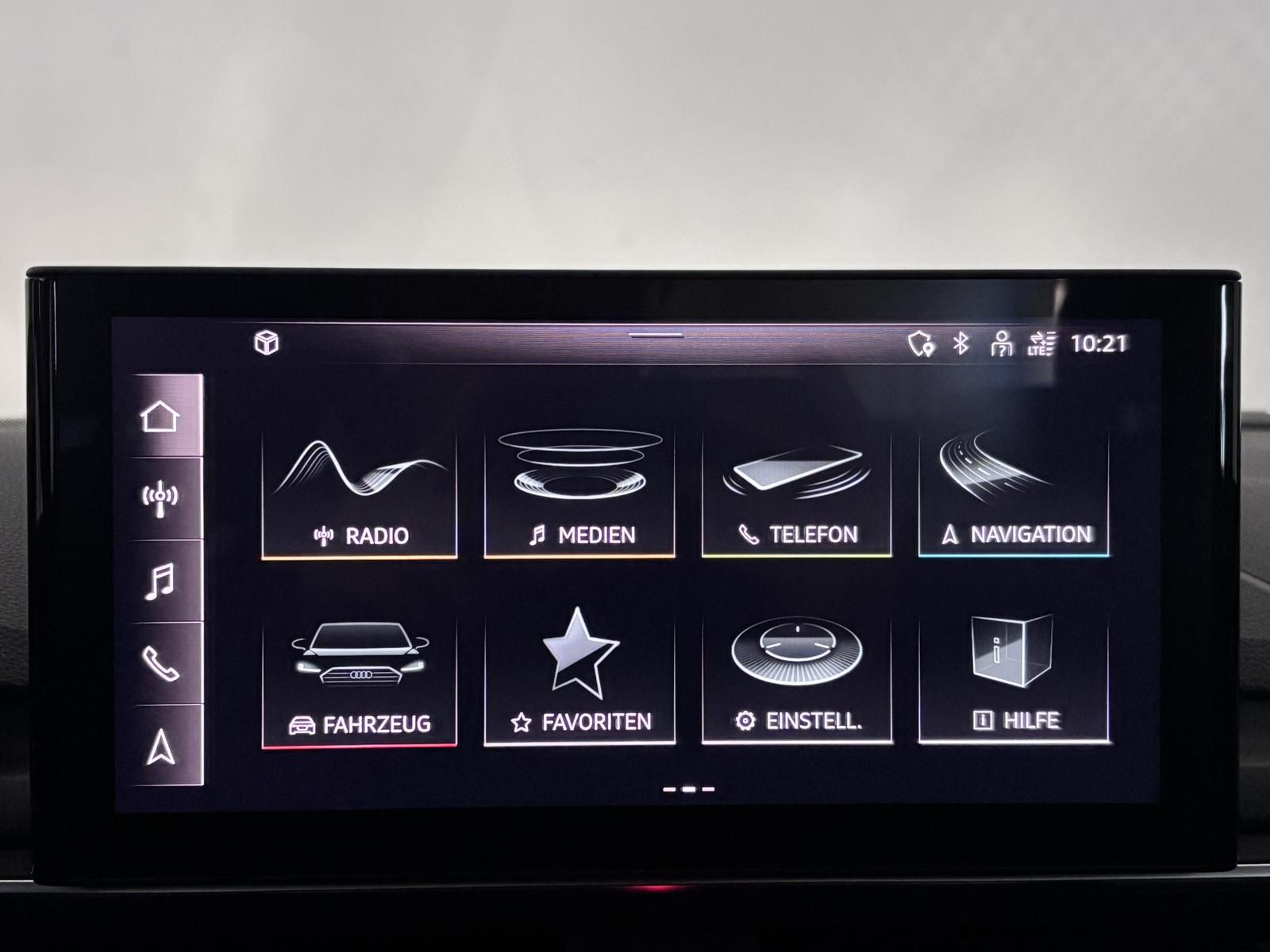Tap the pull-down handle at top center
This screenshot has width=1270, height=952.
656,335
